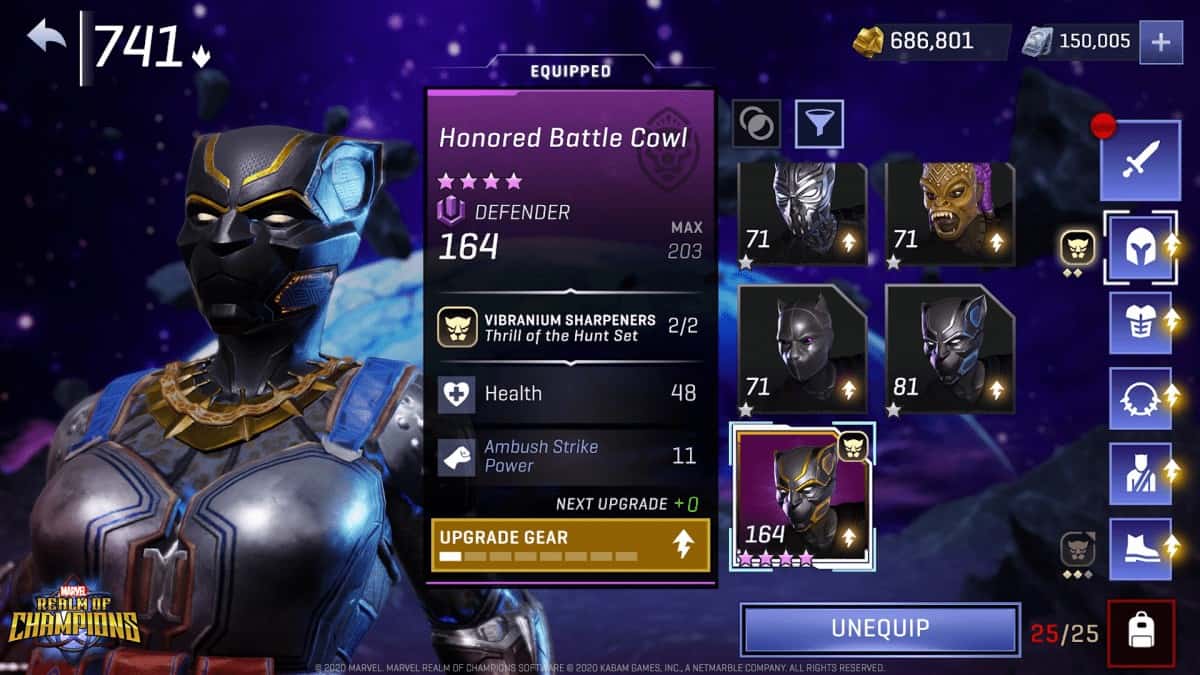Select the equipped 164 Battle Cowl

[x=802, y=497]
